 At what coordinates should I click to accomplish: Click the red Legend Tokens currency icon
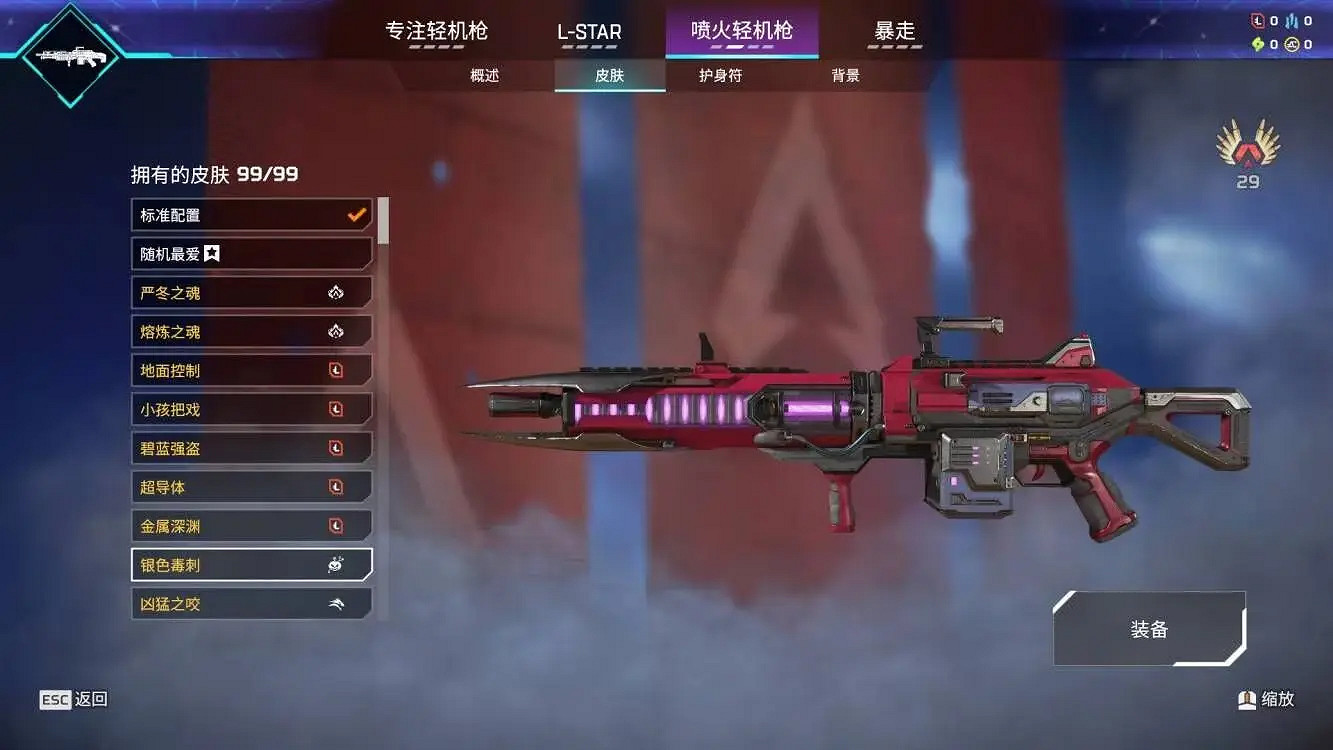pyautogui.click(x=1258, y=20)
